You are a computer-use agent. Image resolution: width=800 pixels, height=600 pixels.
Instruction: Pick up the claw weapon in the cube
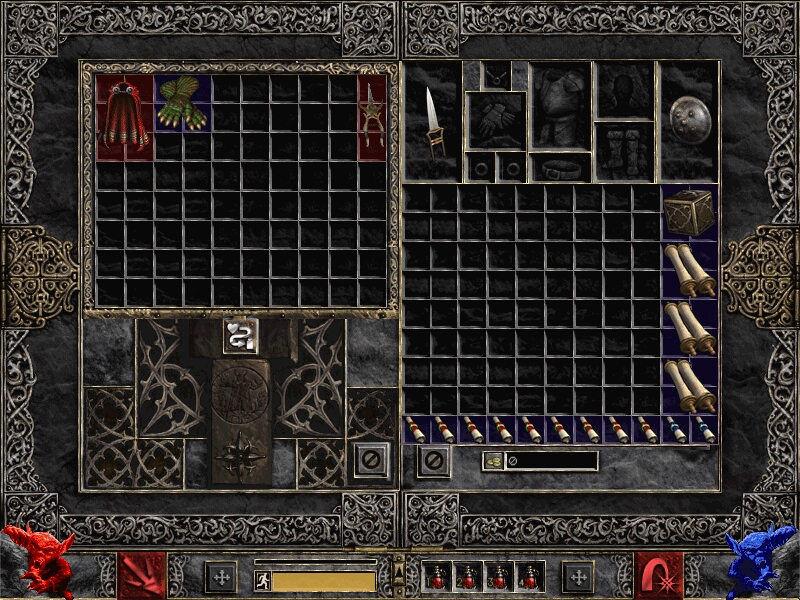click(x=372, y=117)
